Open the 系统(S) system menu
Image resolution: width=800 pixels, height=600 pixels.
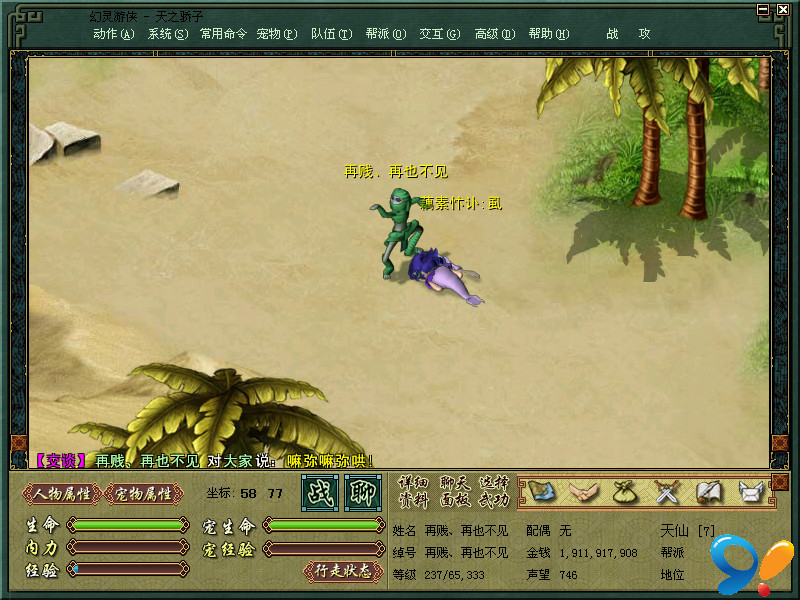(167, 34)
